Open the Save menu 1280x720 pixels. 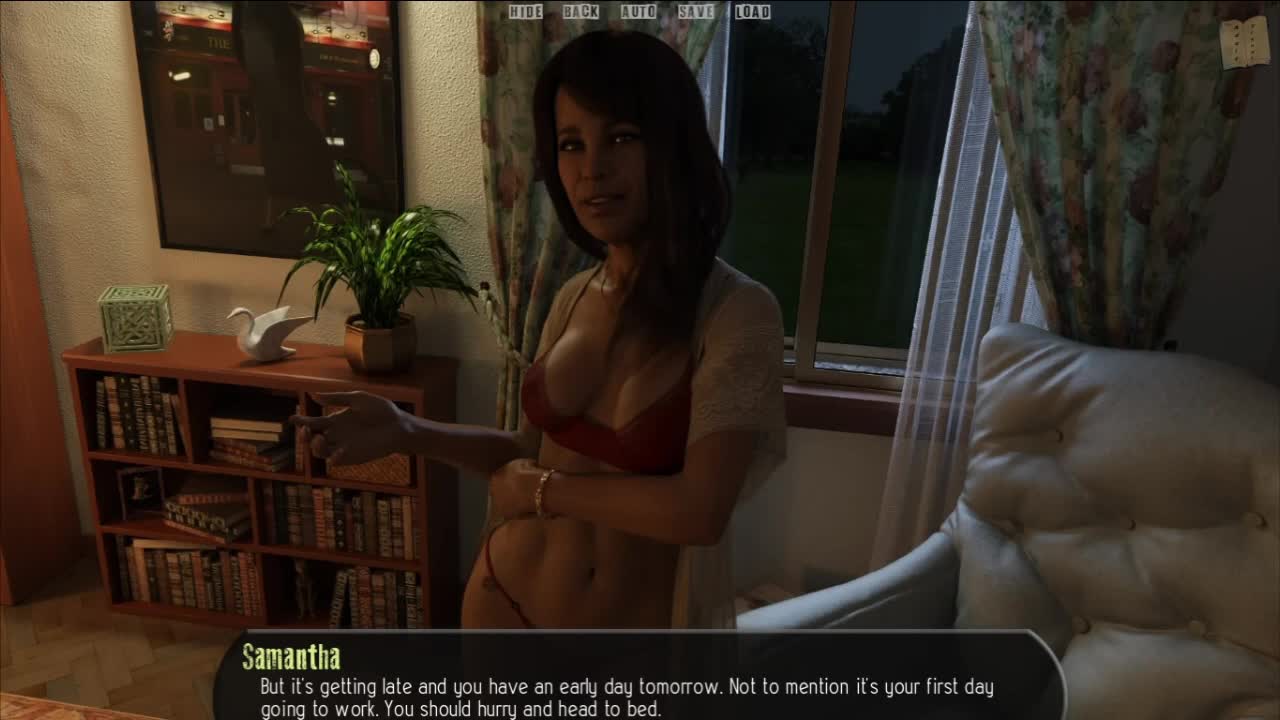(696, 12)
